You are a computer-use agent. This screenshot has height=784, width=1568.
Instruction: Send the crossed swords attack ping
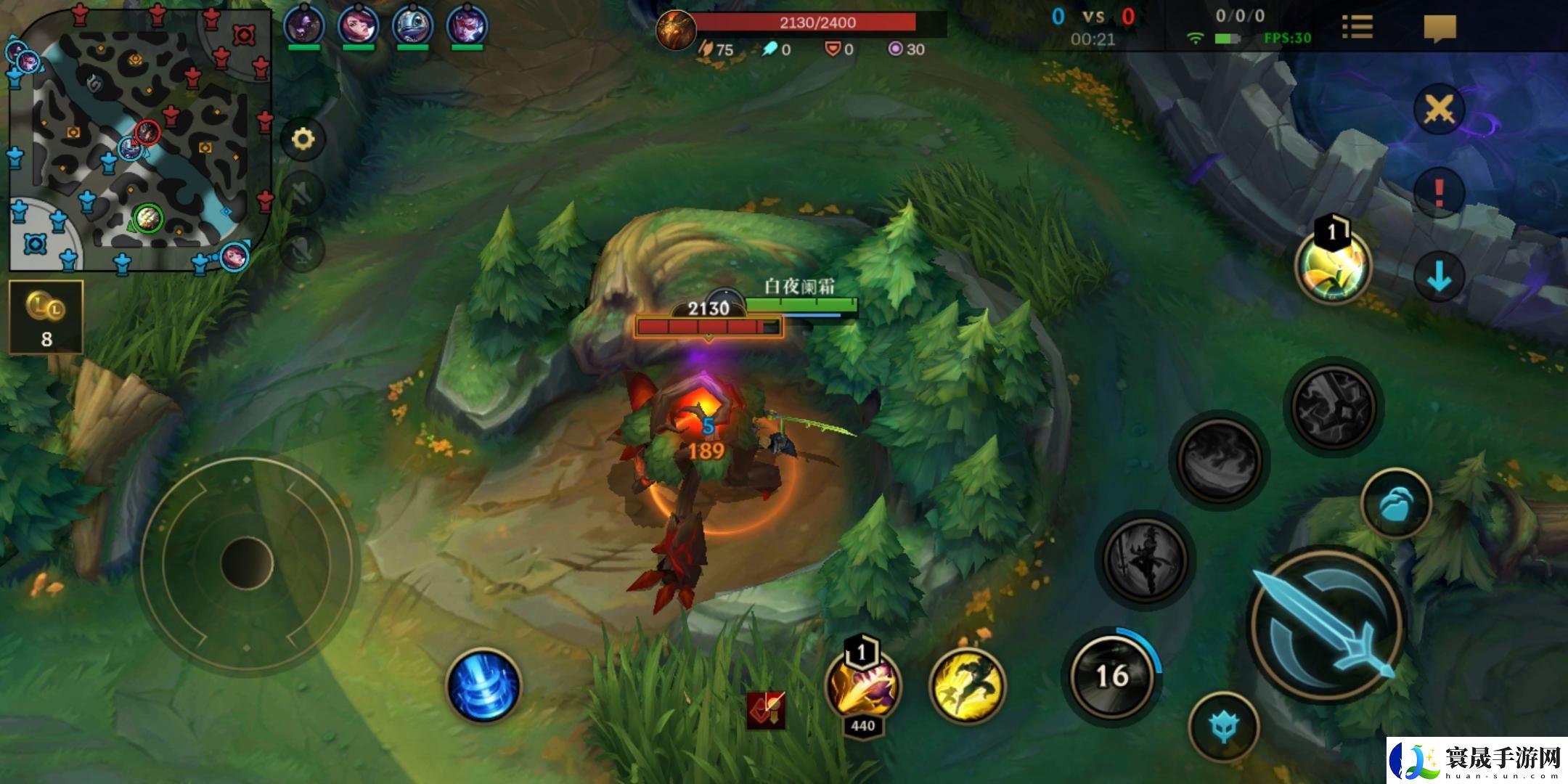(1439, 110)
